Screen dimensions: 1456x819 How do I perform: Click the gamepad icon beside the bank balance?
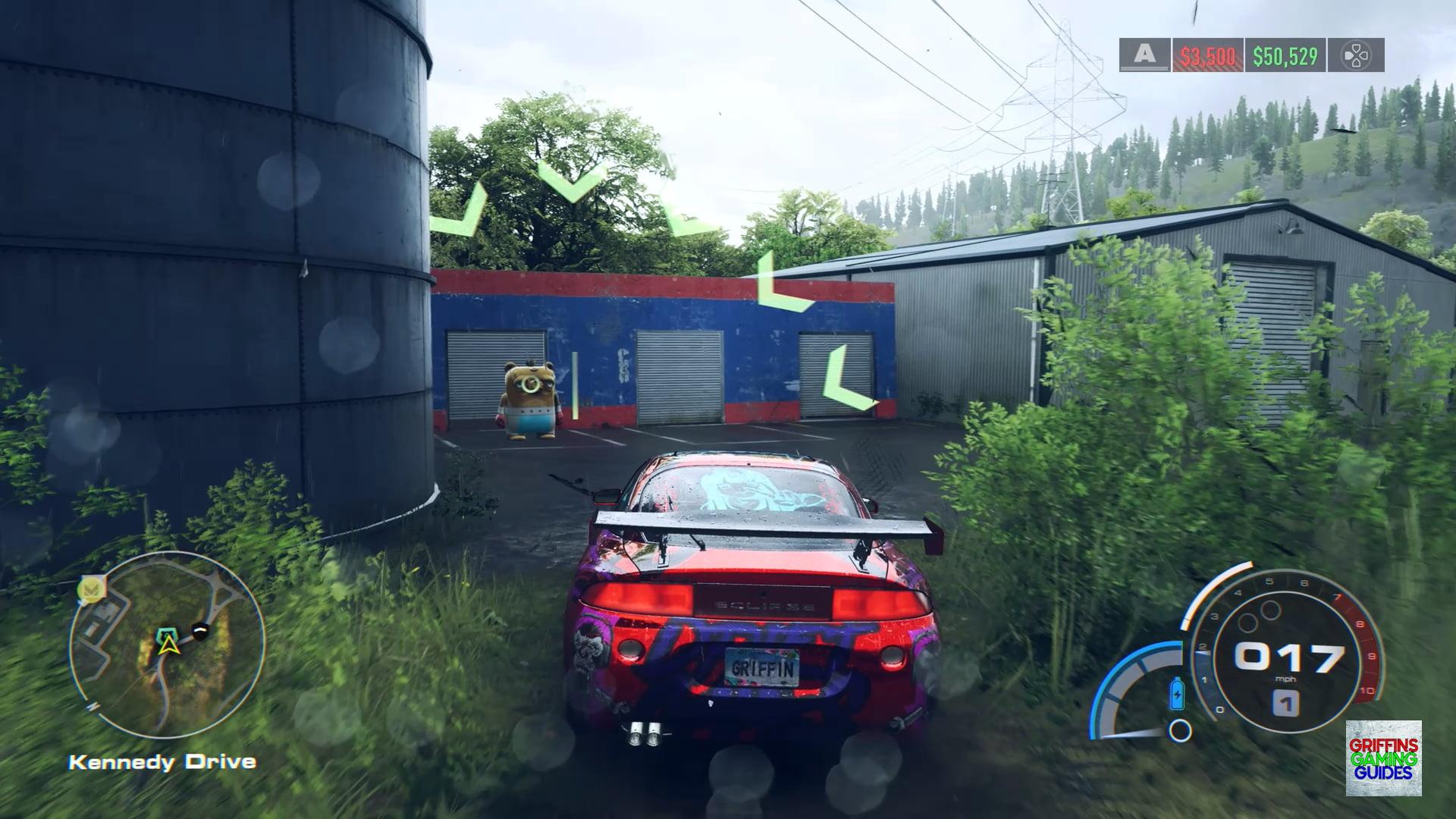point(1356,55)
